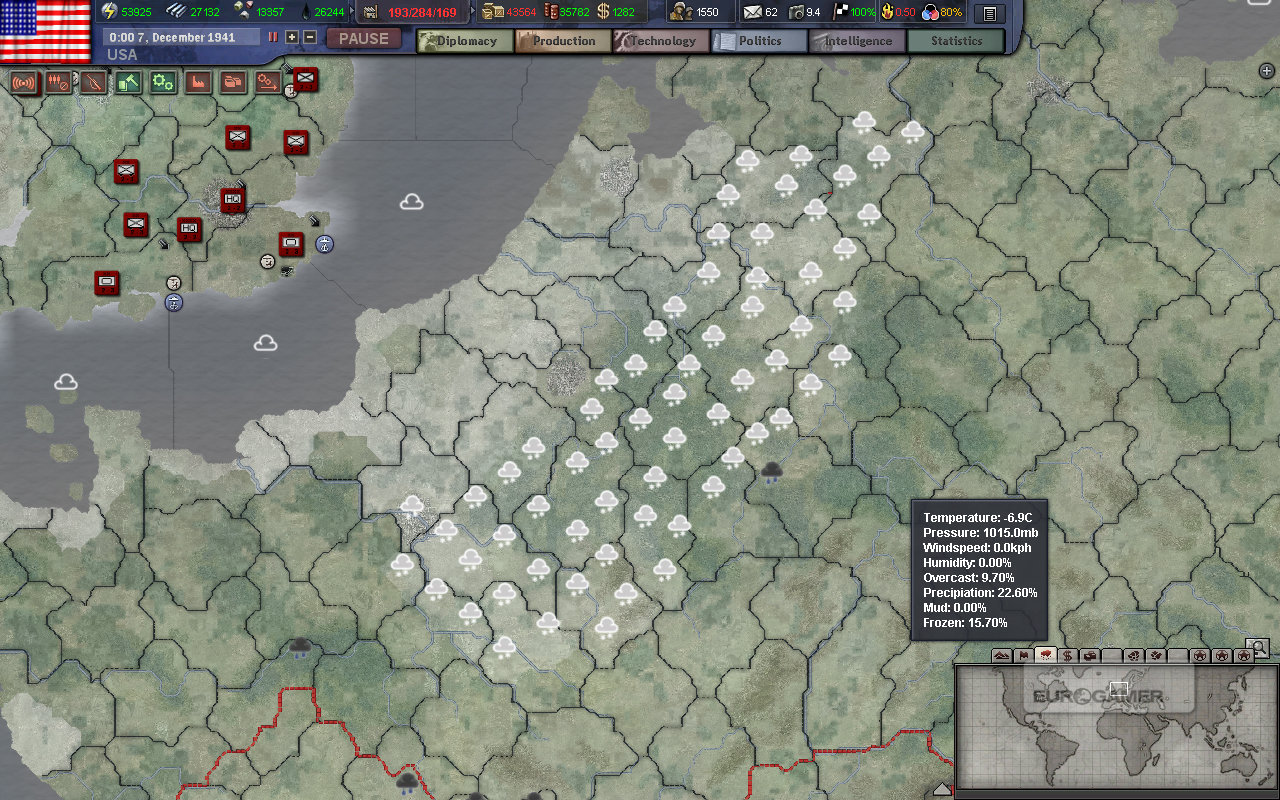Increase game speed with the plus button
1280x800 pixels.
[292, 37]
